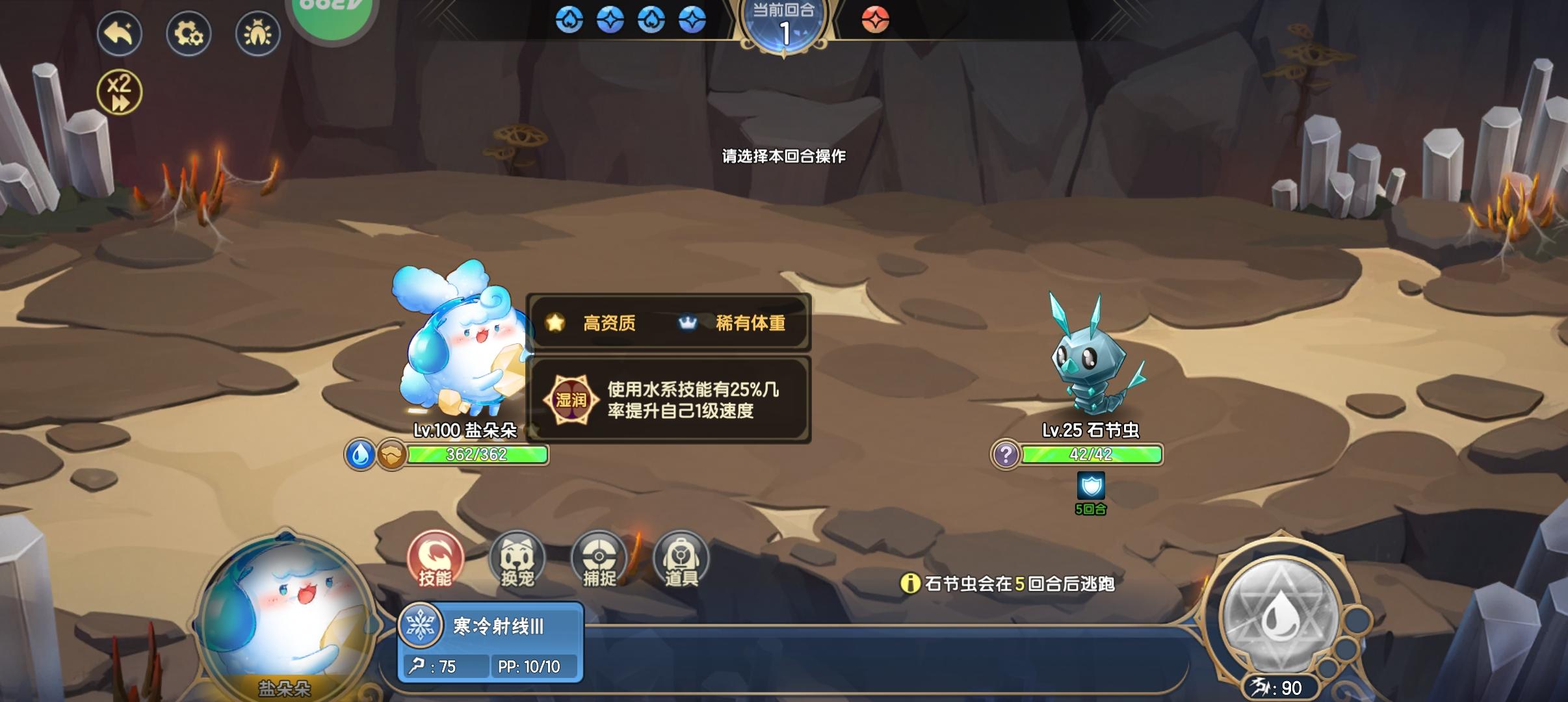Toggle the x2 battle speed
The width and height of the screenshot is (1568, 702).
coord(120,91)
